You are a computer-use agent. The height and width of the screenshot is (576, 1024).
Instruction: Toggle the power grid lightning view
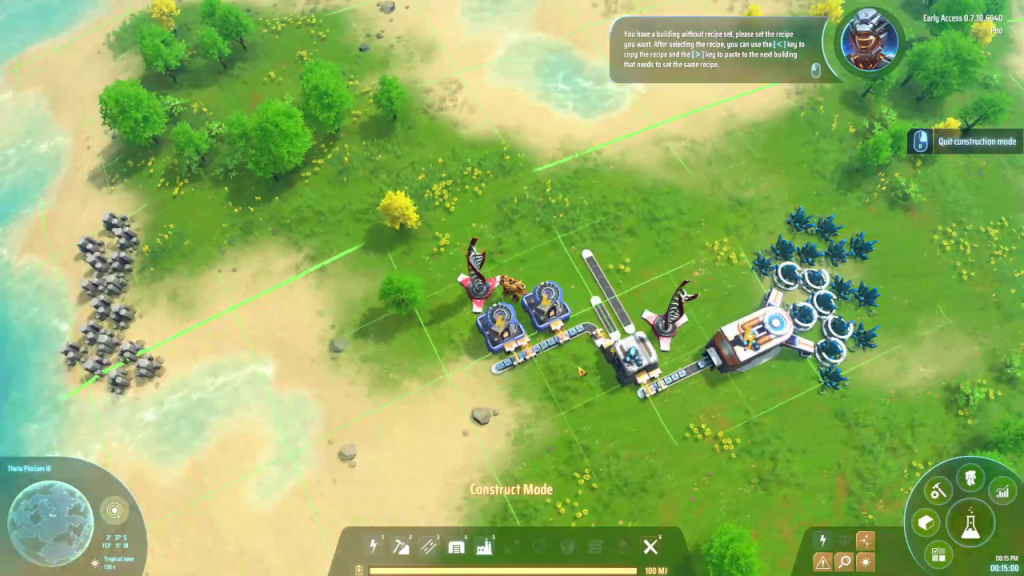pos(822,540)
